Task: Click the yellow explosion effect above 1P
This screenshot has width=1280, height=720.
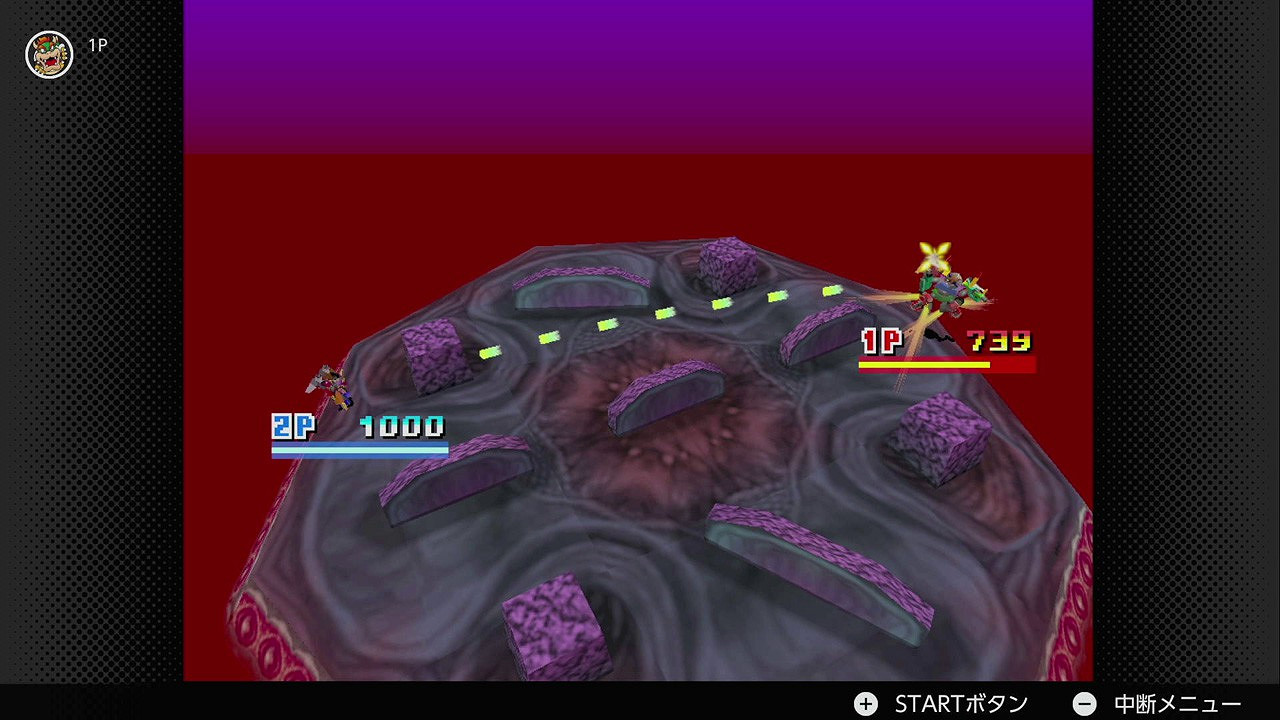Action: [932, 255]
